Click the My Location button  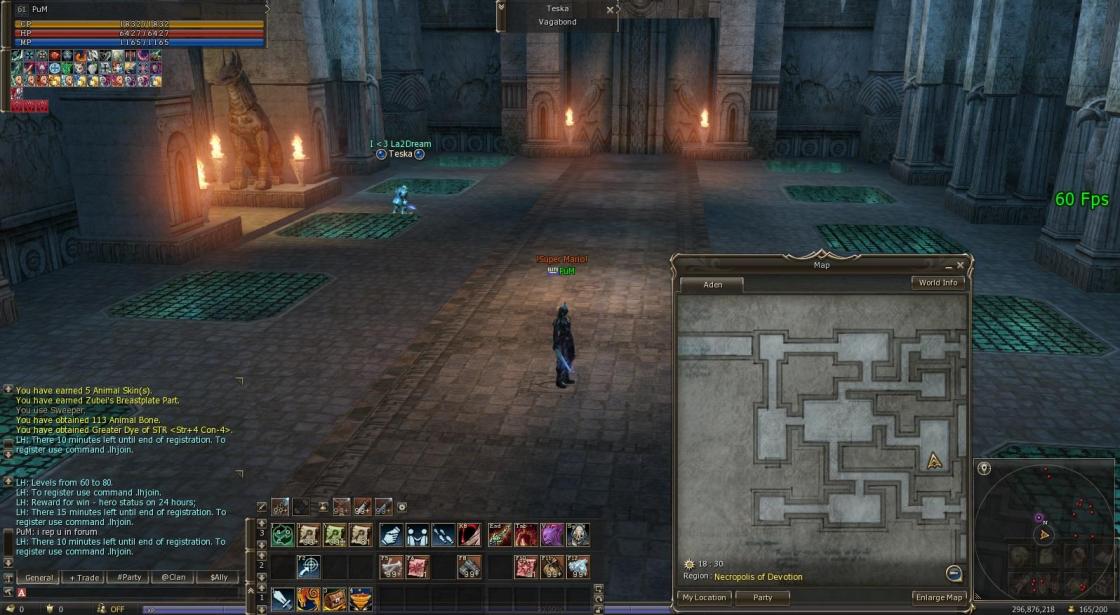(704, 598)
